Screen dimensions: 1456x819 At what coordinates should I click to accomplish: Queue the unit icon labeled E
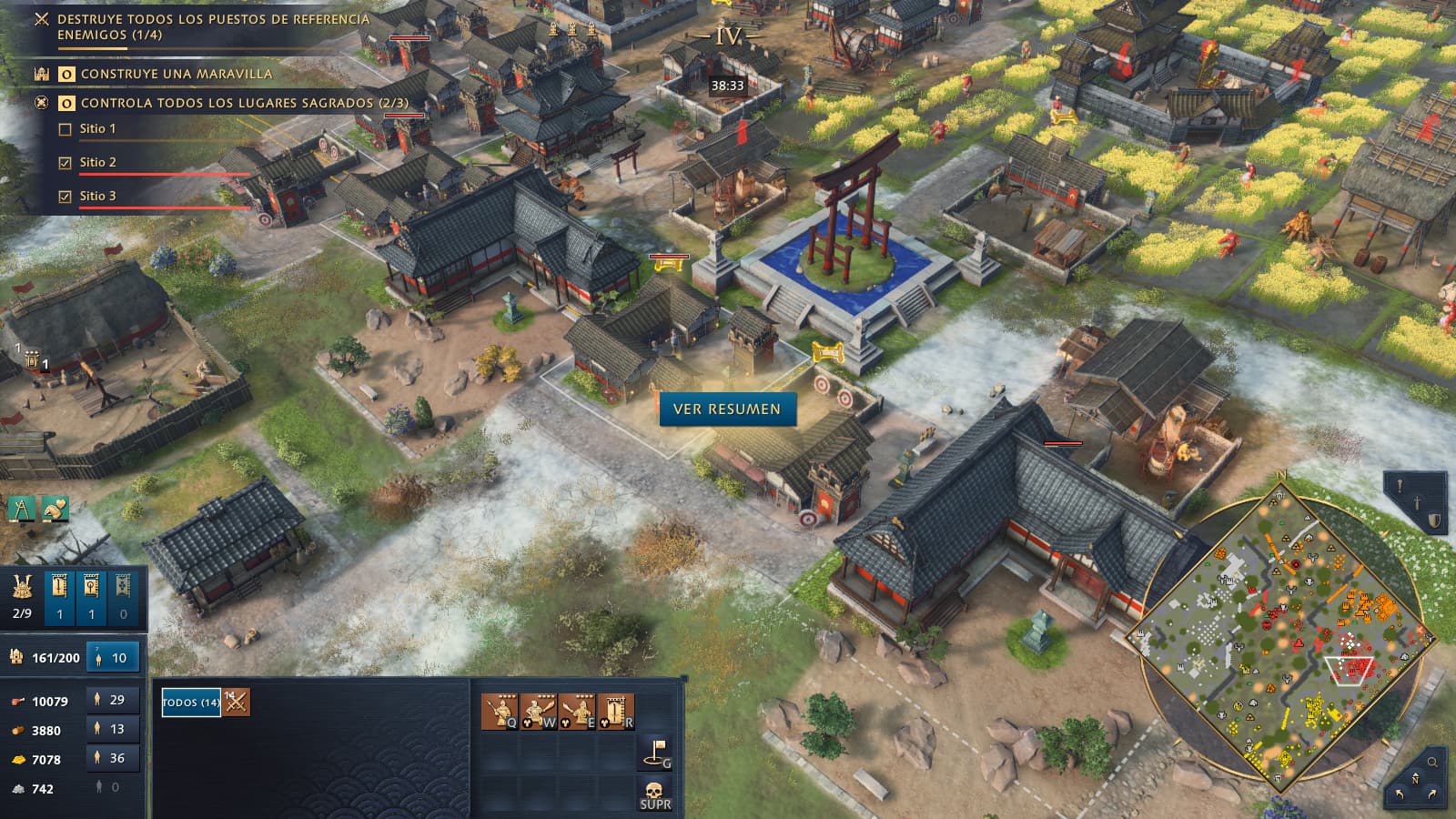coord(577,712)
